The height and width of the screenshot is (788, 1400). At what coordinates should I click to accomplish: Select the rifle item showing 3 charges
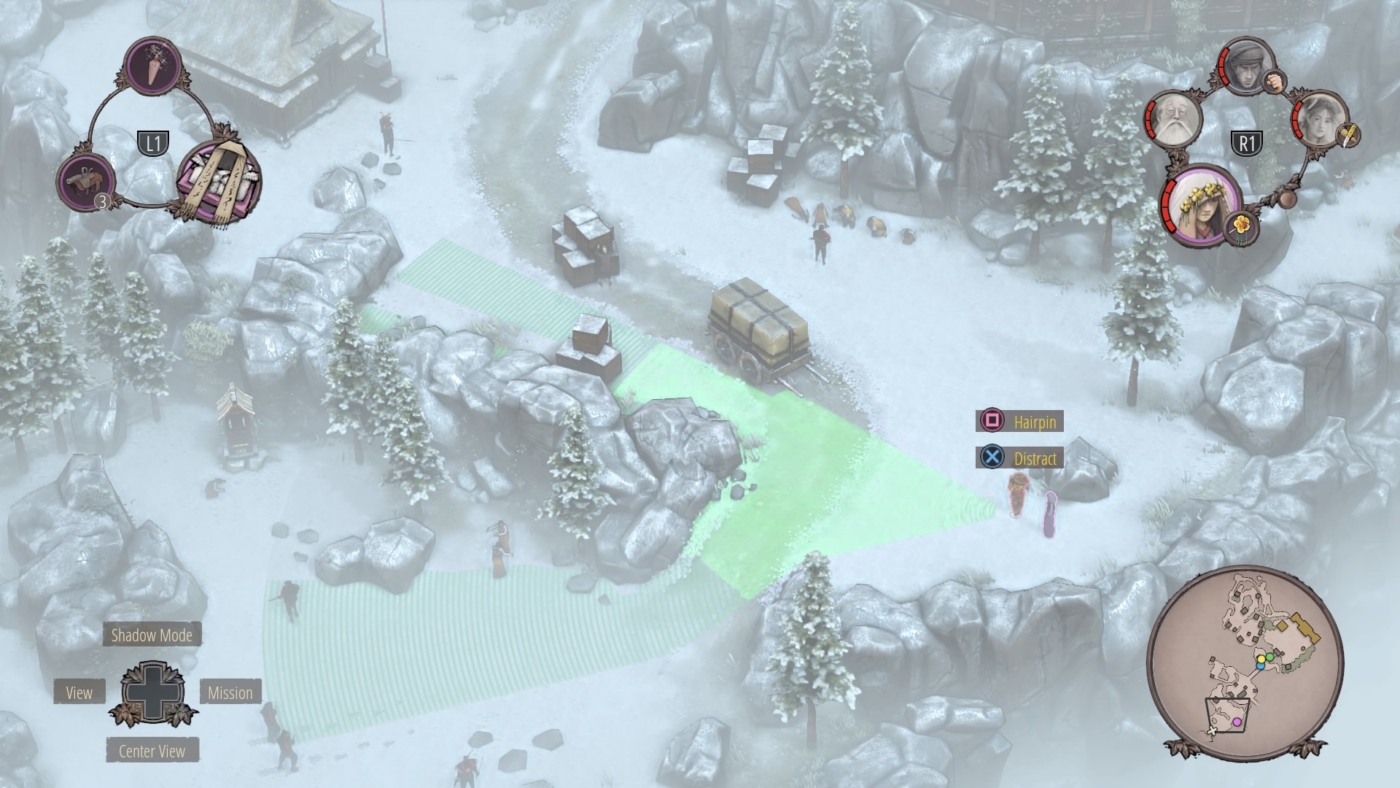86,179
